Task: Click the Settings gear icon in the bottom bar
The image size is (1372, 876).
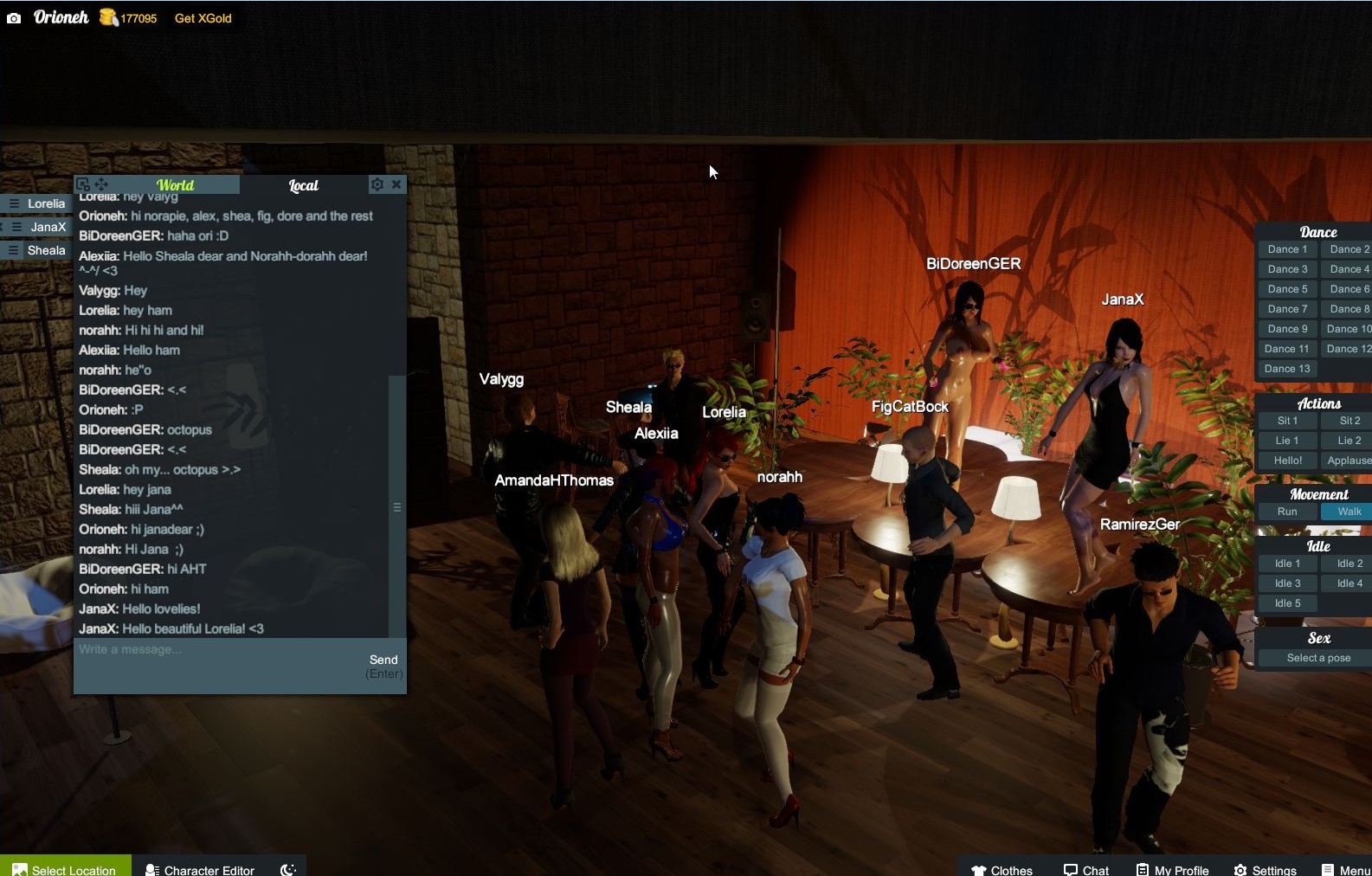Action: tap(1241, 869)
